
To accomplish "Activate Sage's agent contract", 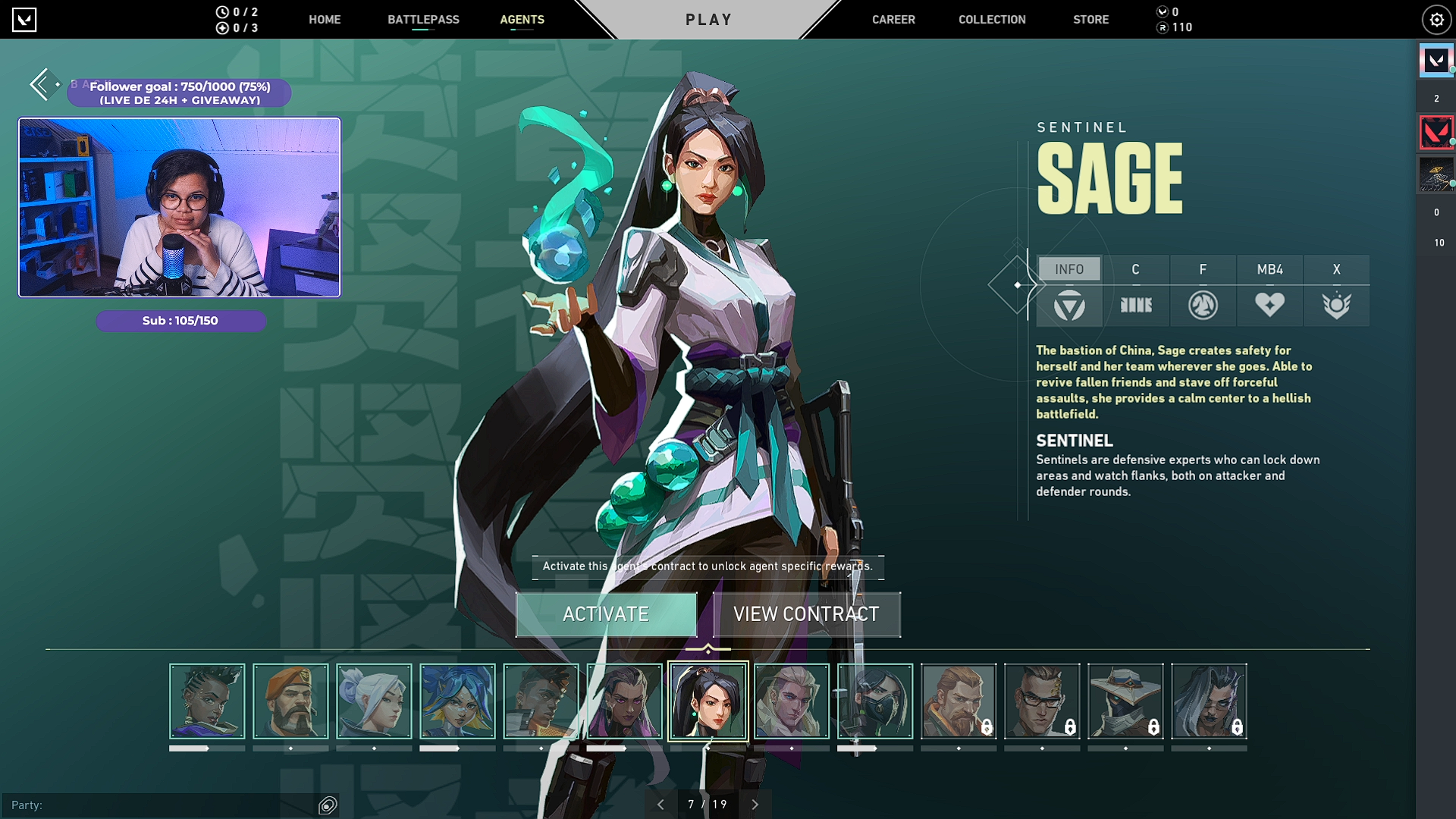I will tap(606, 614).
